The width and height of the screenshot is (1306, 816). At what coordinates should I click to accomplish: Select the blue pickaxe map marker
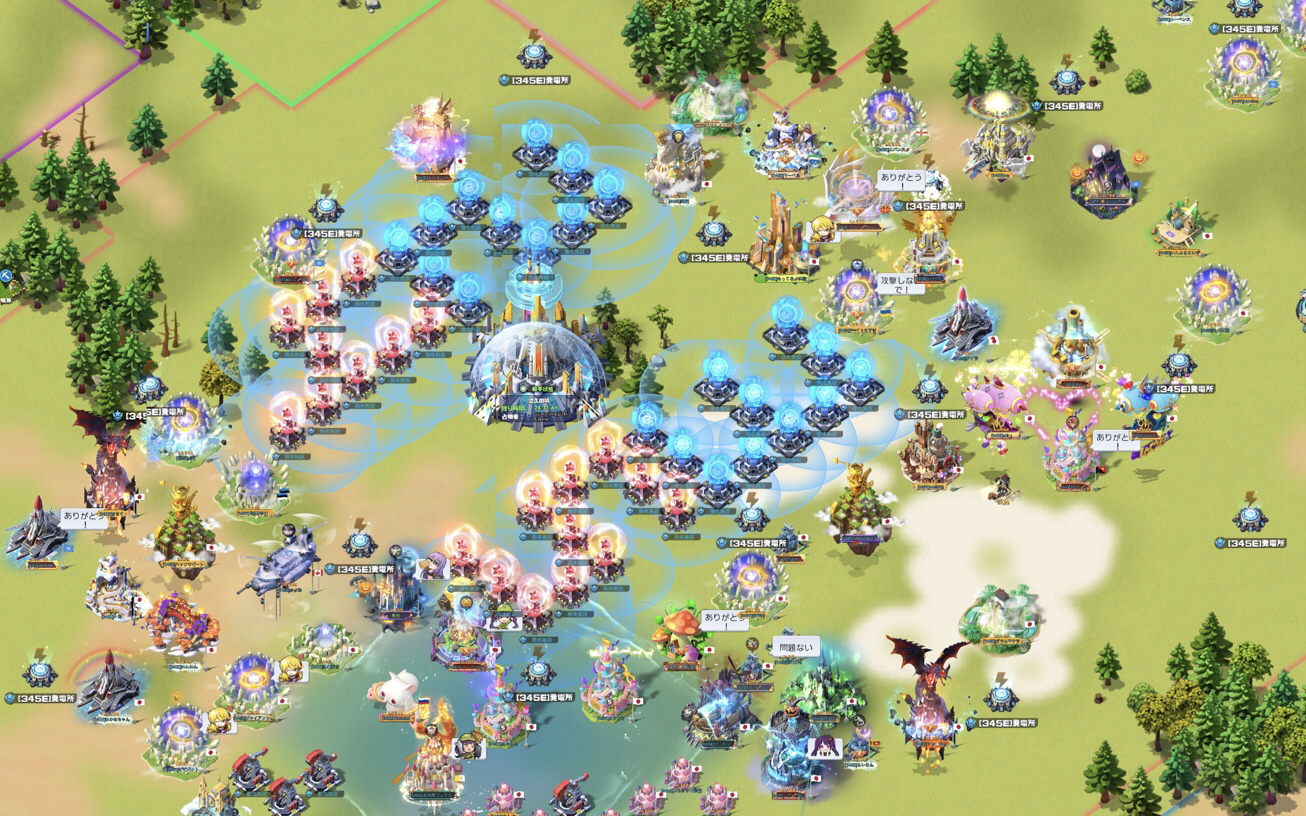point(5,276)
